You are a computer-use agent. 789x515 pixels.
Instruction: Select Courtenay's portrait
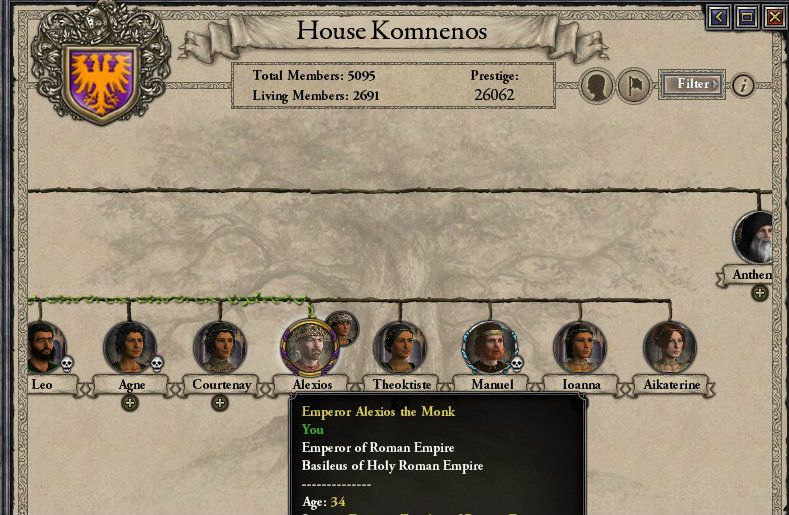coord(219,347)
